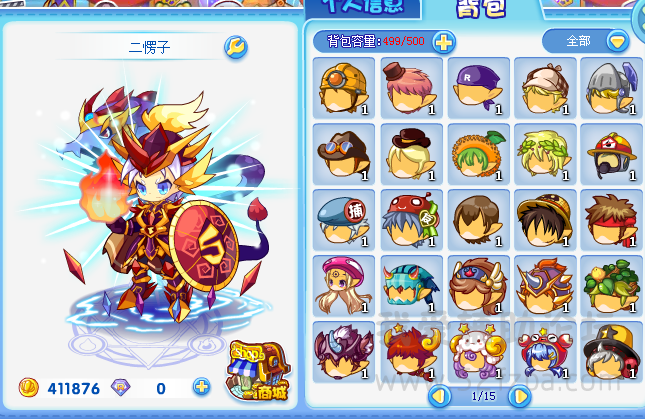Go to the next backpack page
Viewport: 645px width, 419px height.
[x=519, y=396]
